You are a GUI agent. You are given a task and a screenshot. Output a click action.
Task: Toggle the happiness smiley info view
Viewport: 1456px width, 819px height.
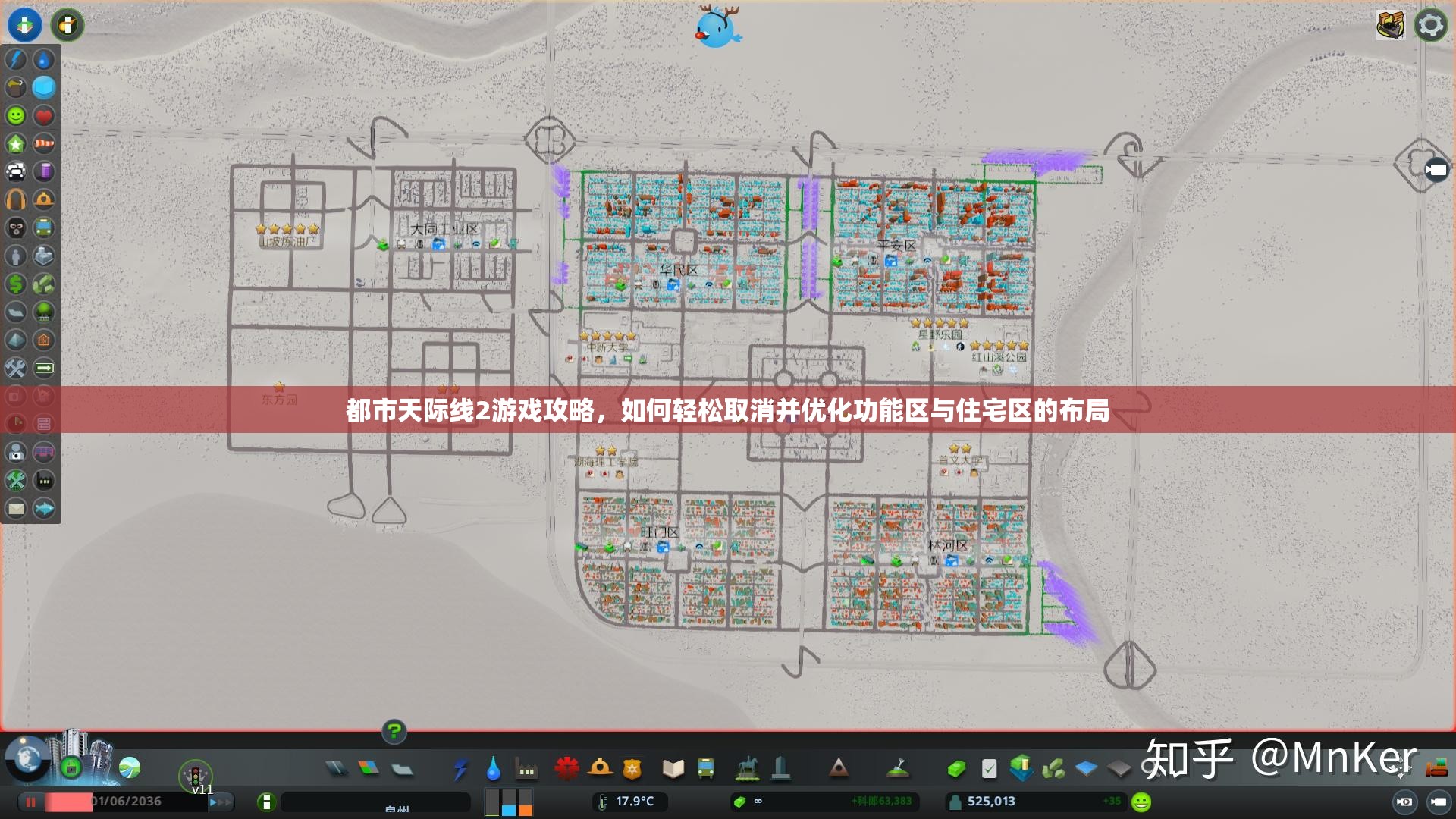pos(16,115)
